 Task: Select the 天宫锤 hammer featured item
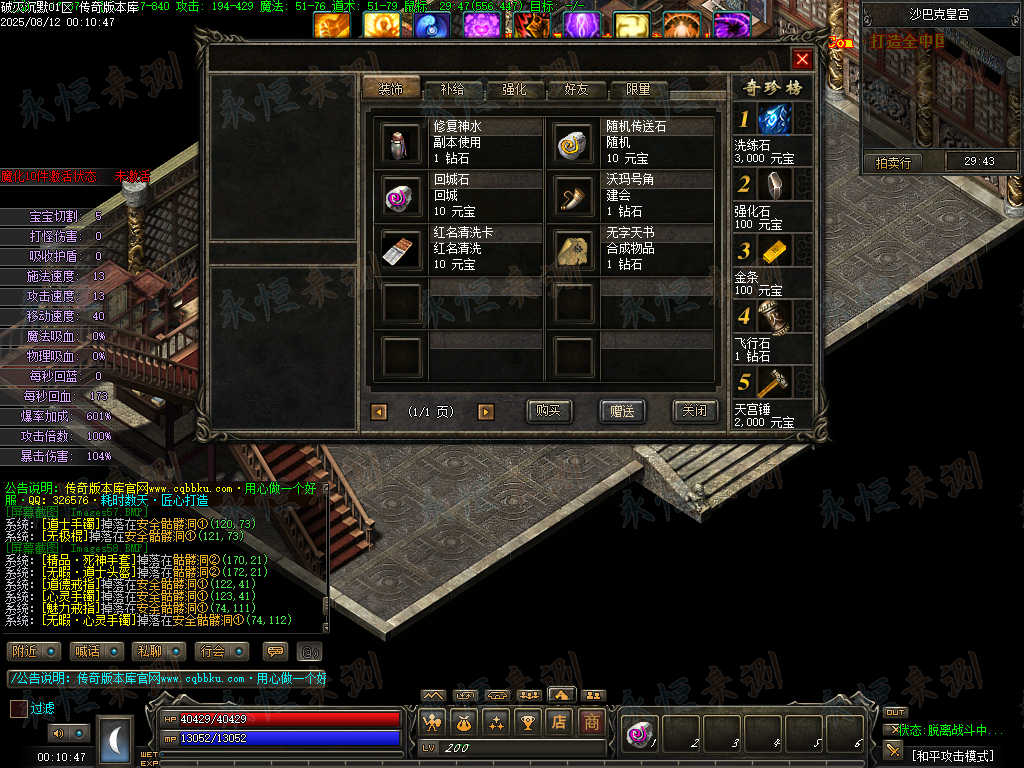(x=774, y=382)
